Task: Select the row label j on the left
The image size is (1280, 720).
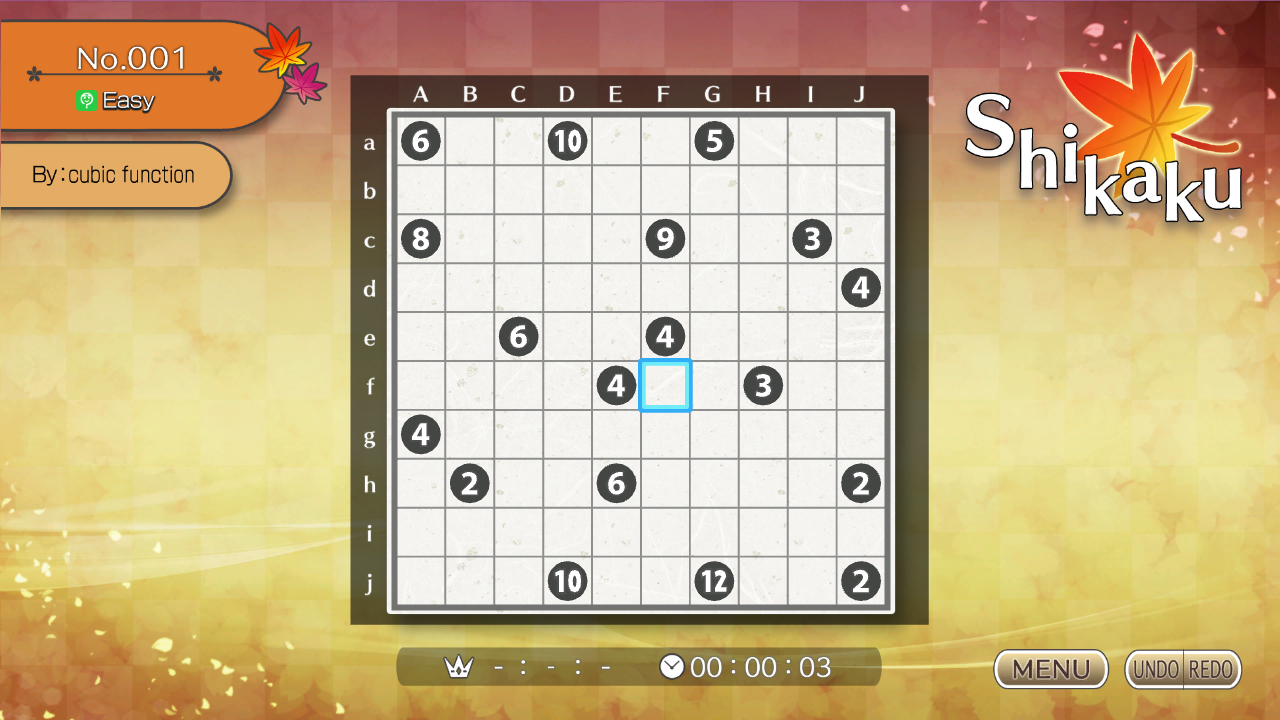Action: coord(370,581)
